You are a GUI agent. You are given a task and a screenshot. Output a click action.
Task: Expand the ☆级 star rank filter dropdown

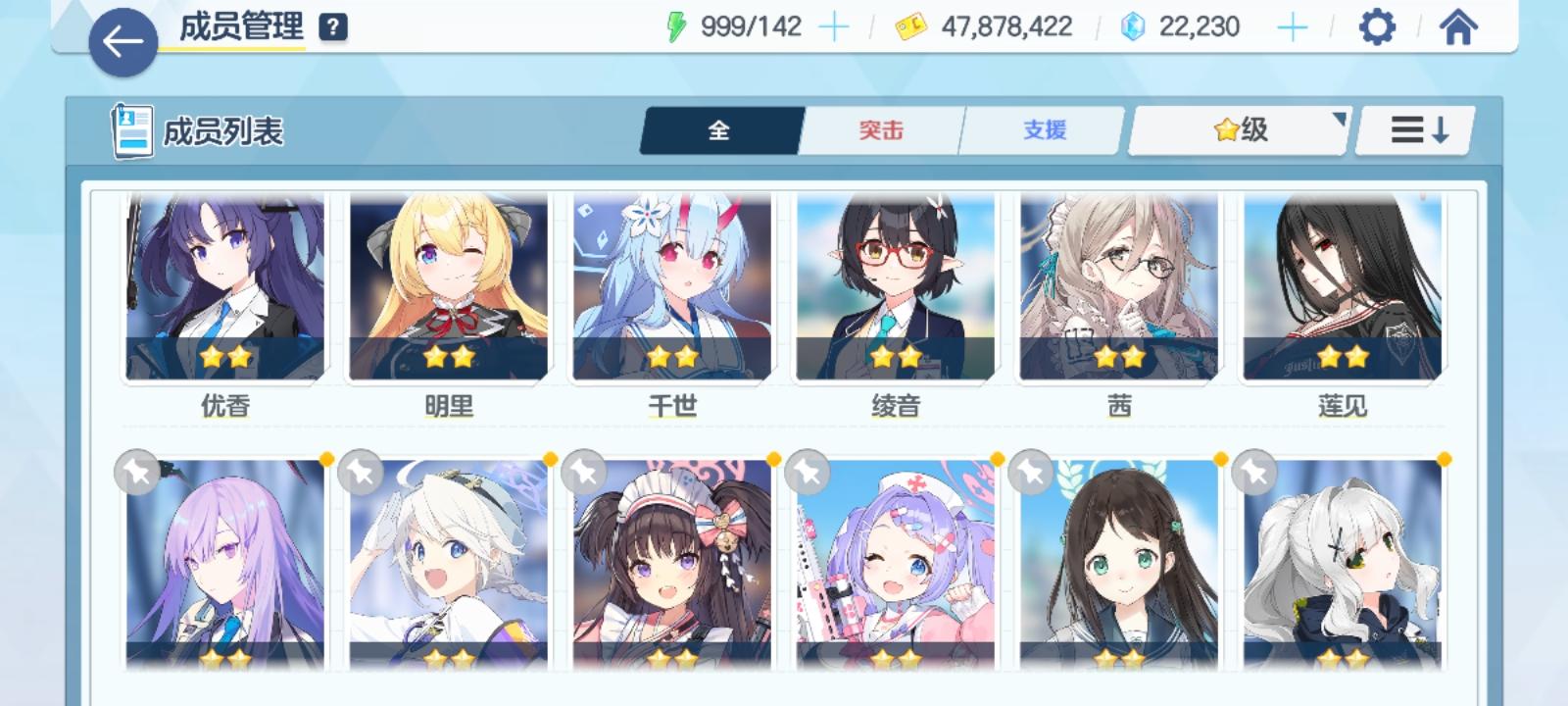coord(1237,128)
